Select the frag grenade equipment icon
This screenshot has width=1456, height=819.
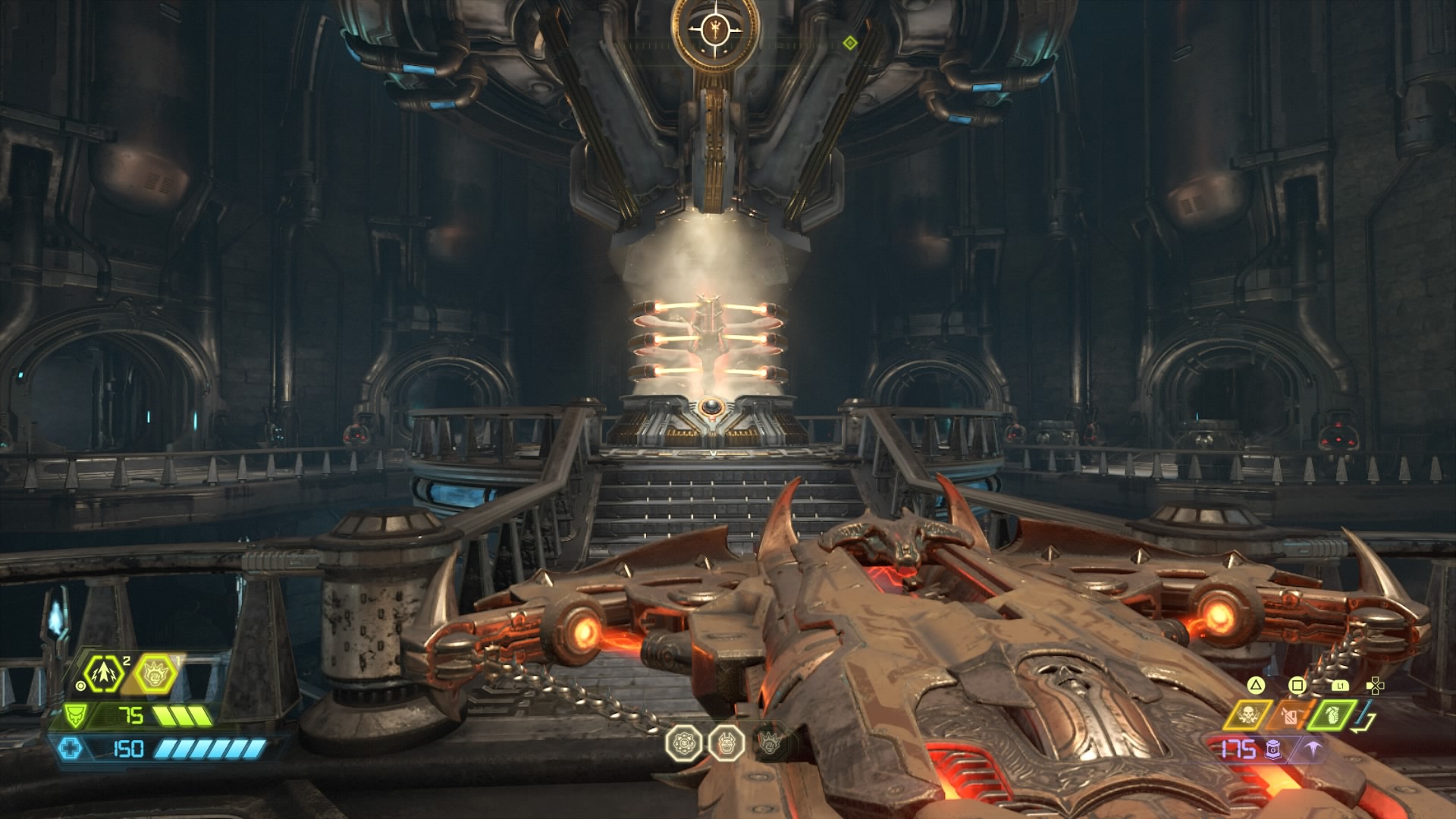pyautogui.click(x=1334, y=714)
